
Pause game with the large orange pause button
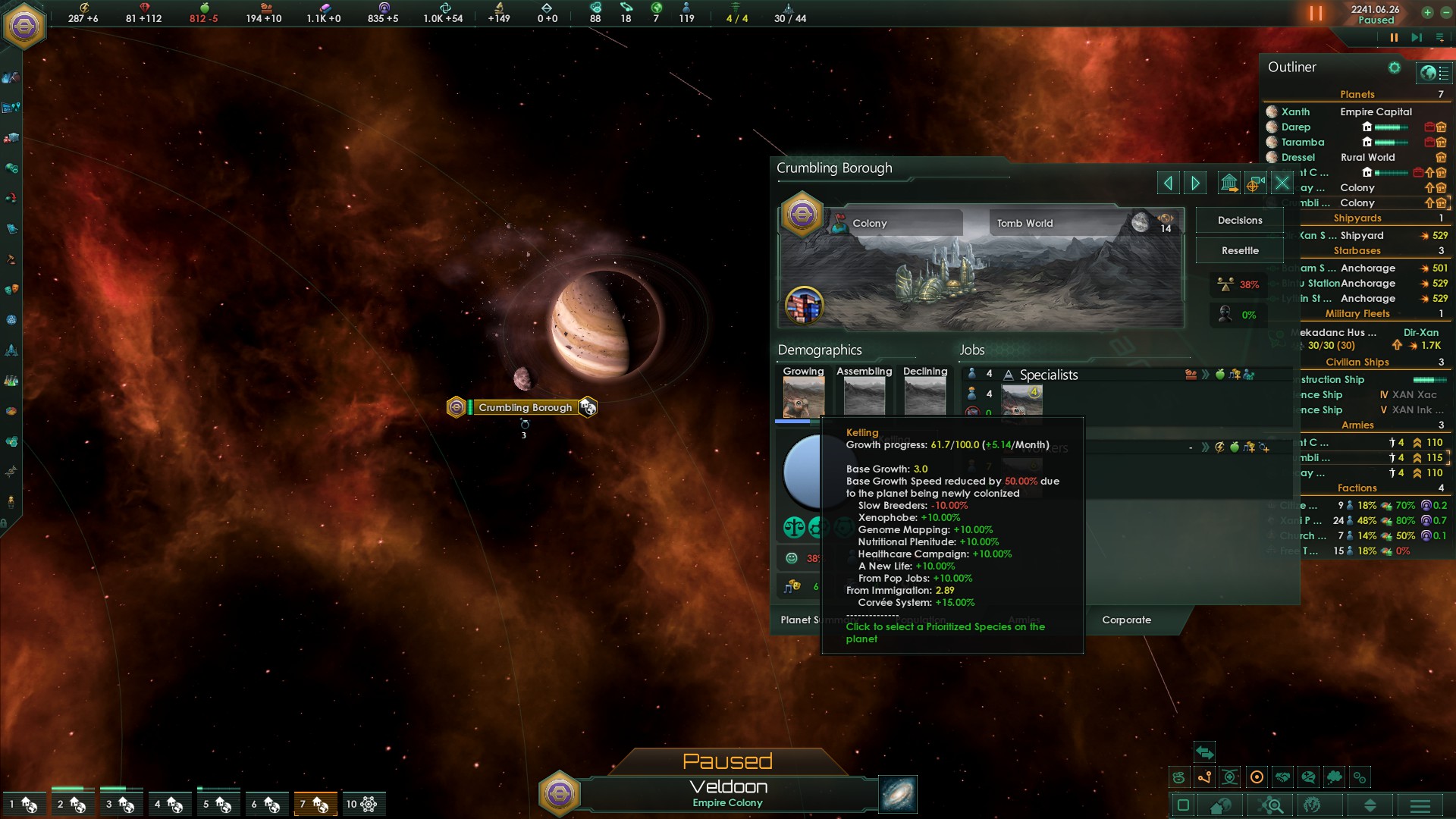pyautogui.click(x=1316, y=14)
